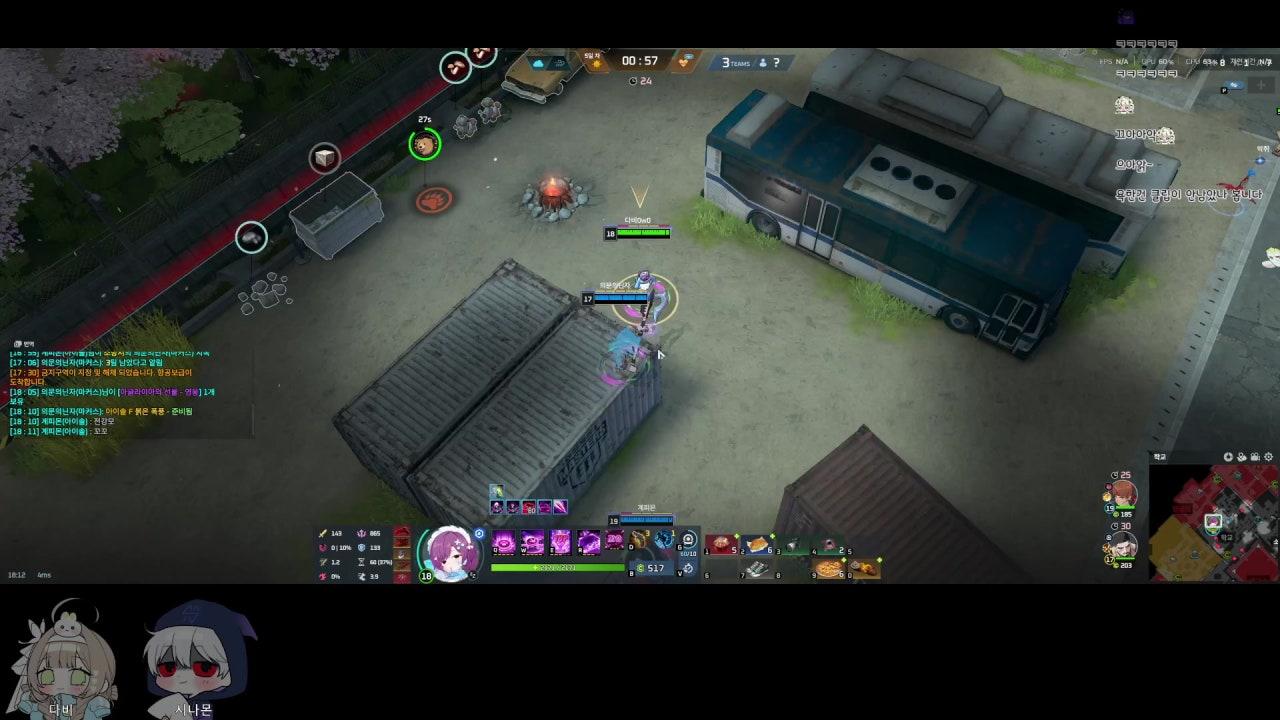Trigger the E skill icon

pos(561,541)
